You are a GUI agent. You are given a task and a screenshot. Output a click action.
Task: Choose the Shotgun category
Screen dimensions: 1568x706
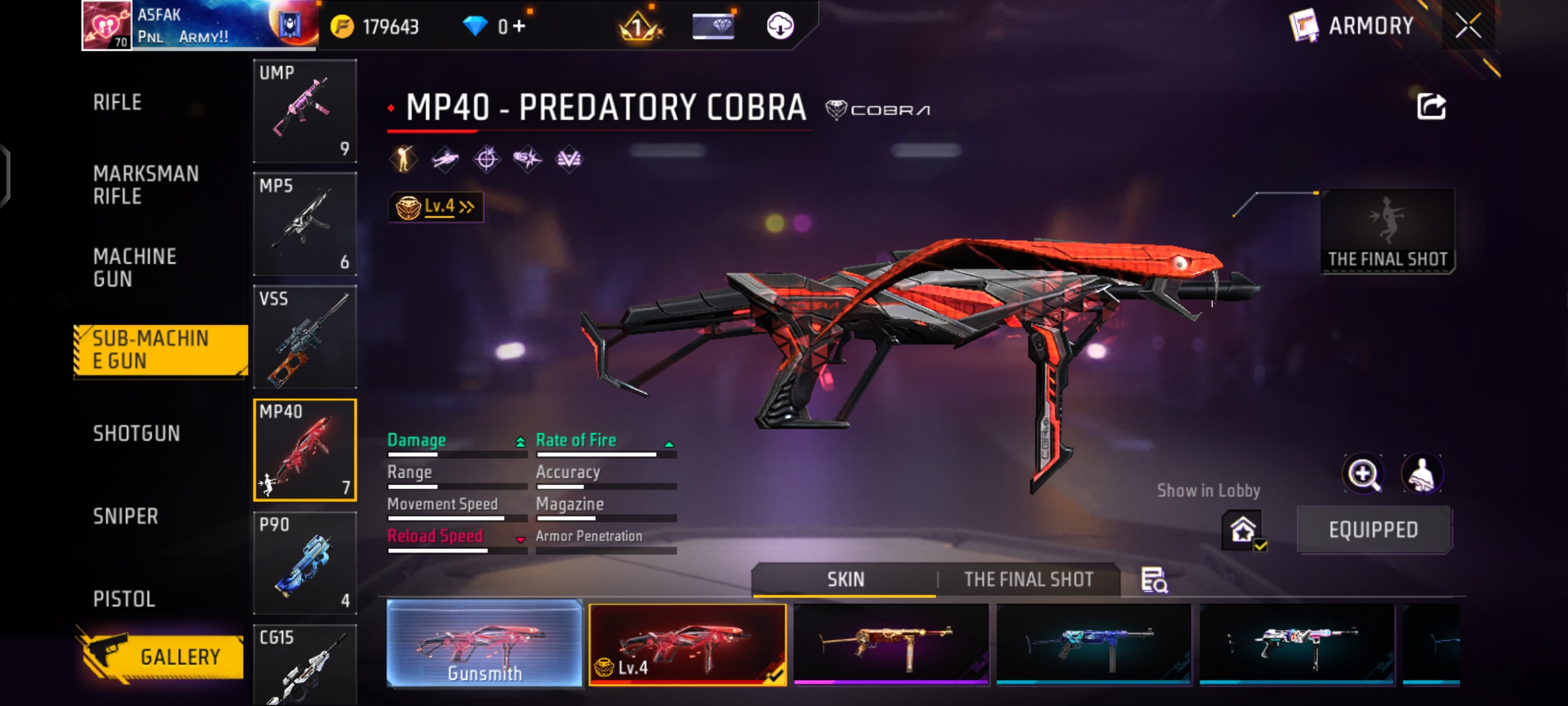(x=137, y=433)
